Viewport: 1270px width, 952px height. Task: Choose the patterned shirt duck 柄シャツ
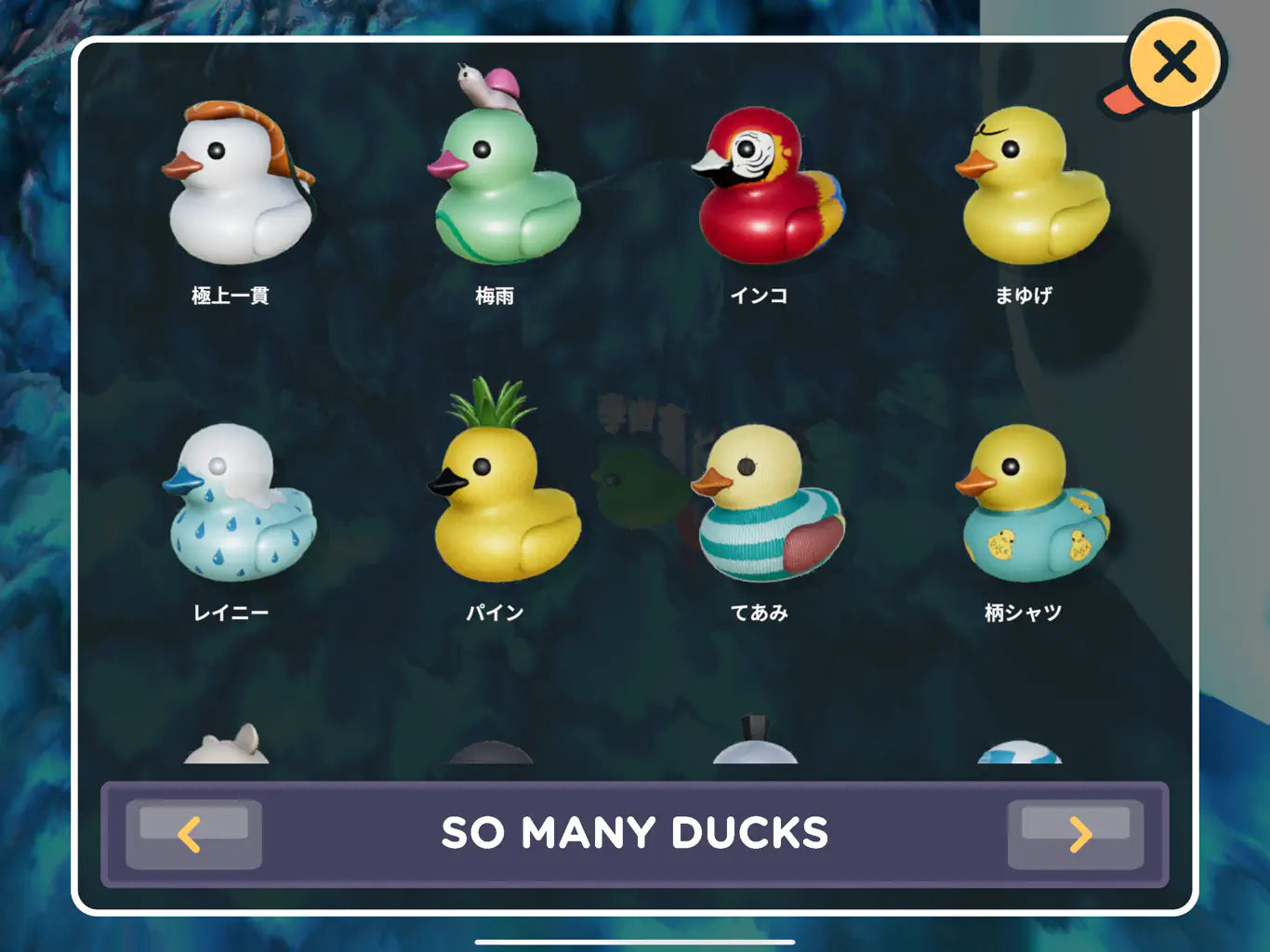[1031, 505]
